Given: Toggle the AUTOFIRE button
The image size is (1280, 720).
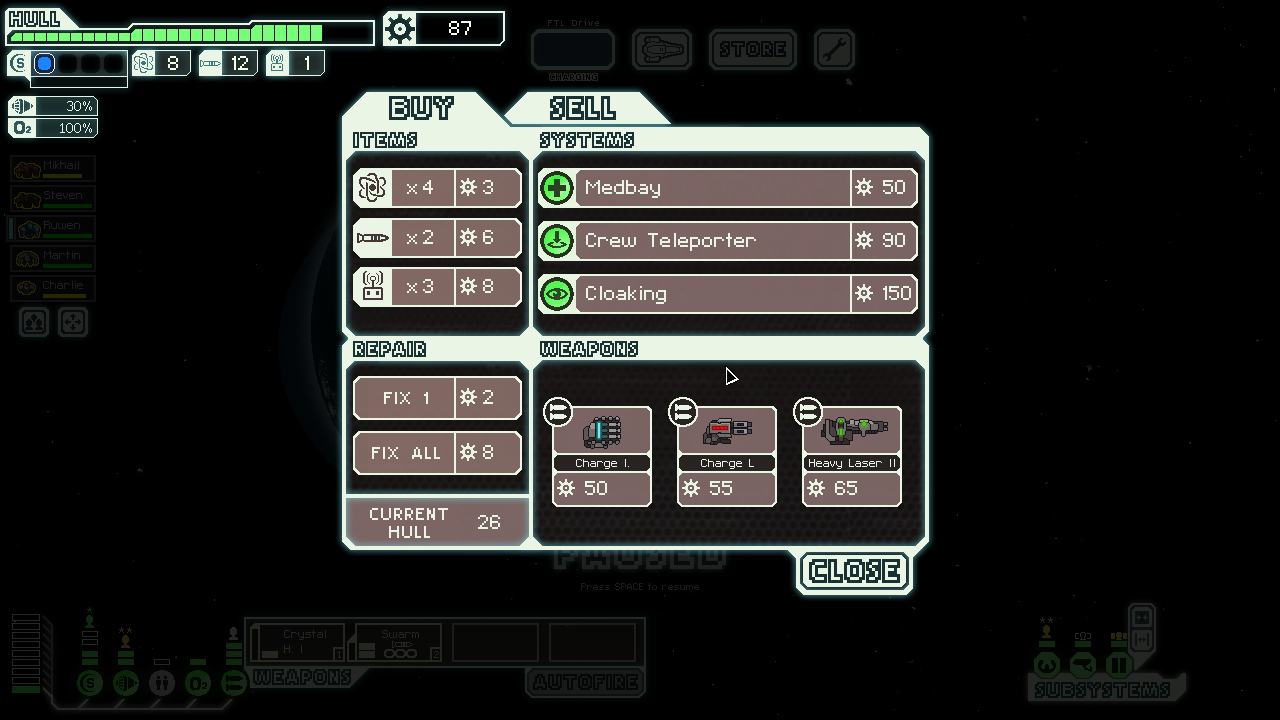Looking at the screenshot, I should pos(585,683).
